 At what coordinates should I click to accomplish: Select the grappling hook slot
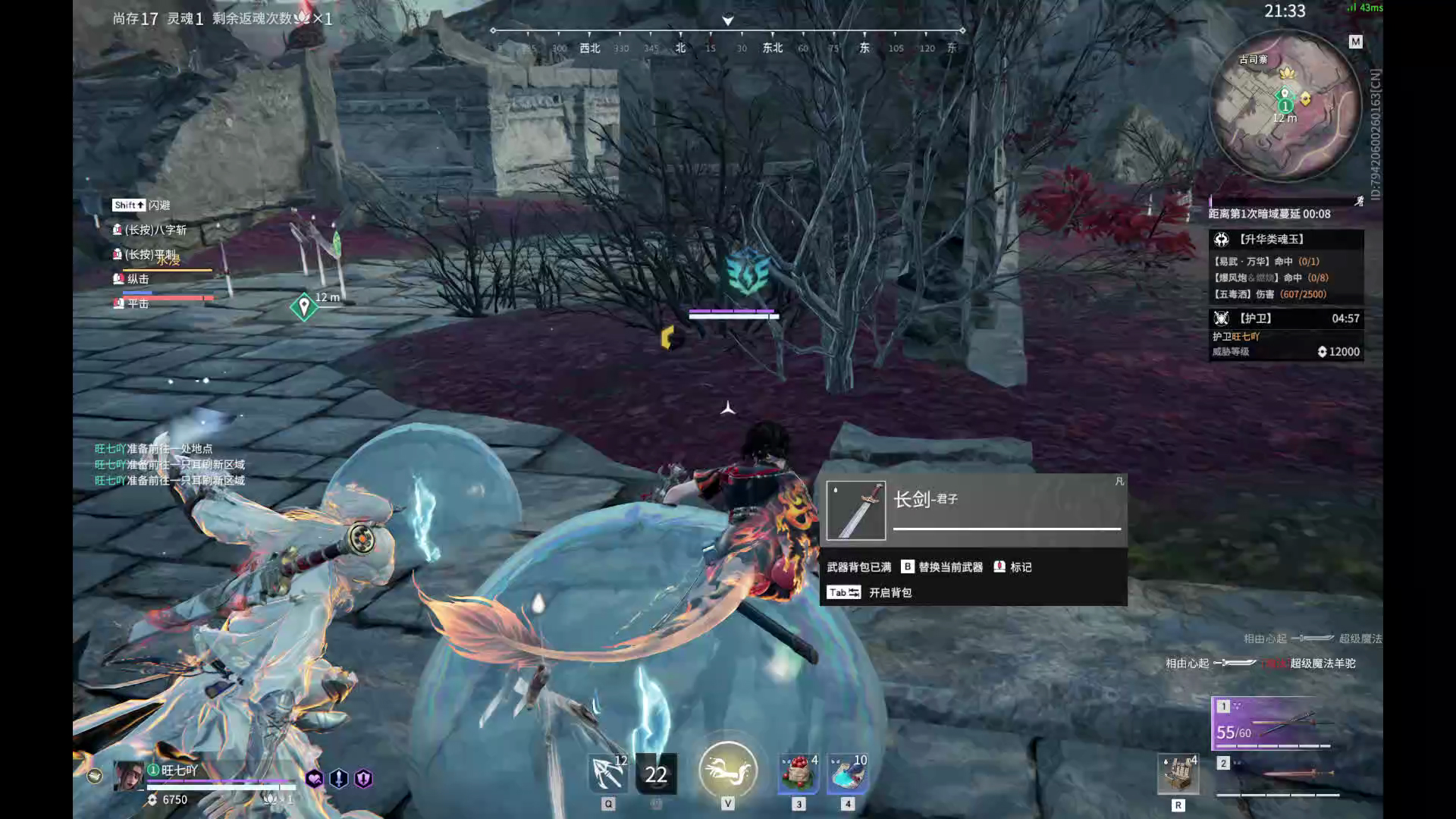click(607, 773)
